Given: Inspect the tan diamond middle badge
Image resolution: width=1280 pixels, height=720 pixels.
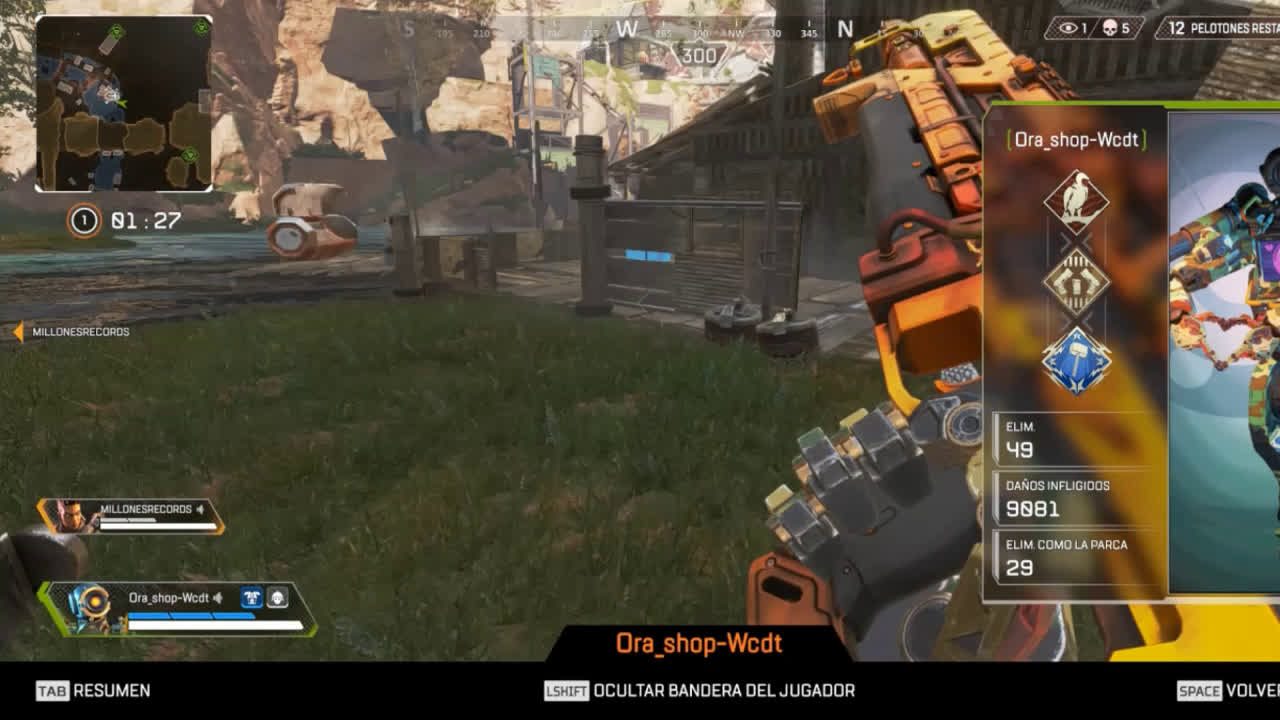Looking at the screenshot, I should 1076,282.
